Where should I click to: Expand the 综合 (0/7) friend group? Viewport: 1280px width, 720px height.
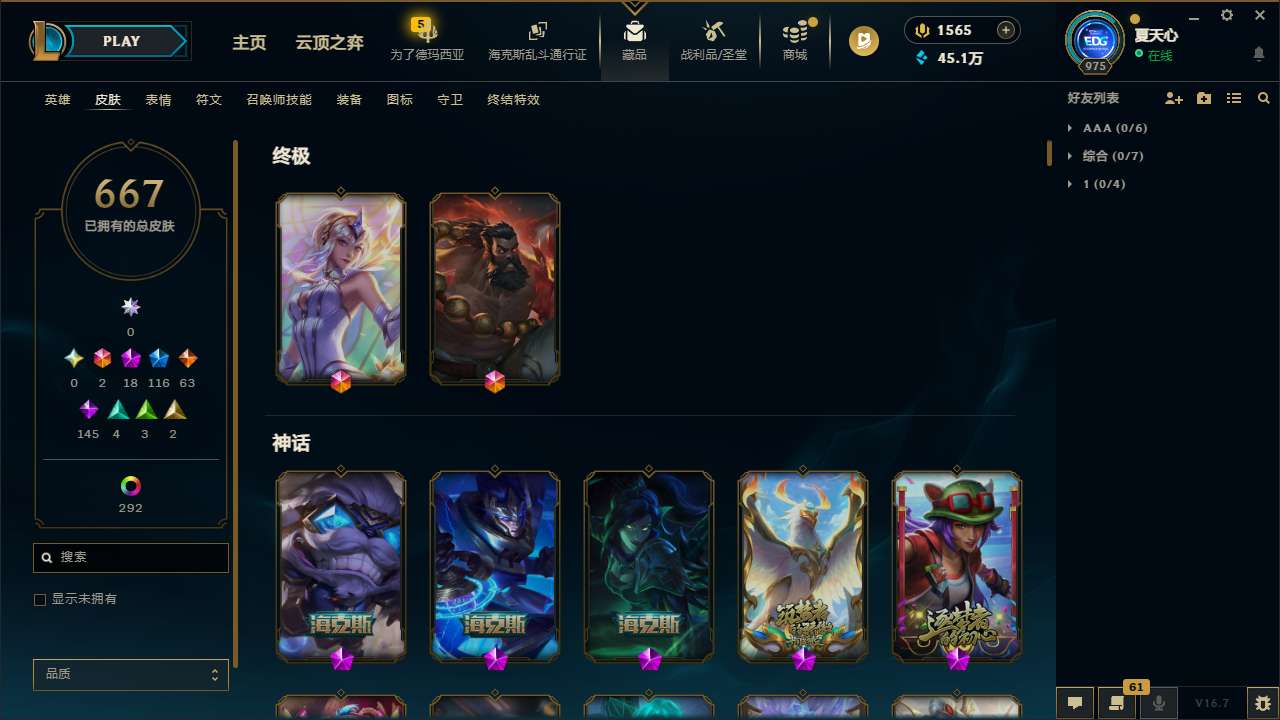pyautogui.click(x=1070, y=156)
